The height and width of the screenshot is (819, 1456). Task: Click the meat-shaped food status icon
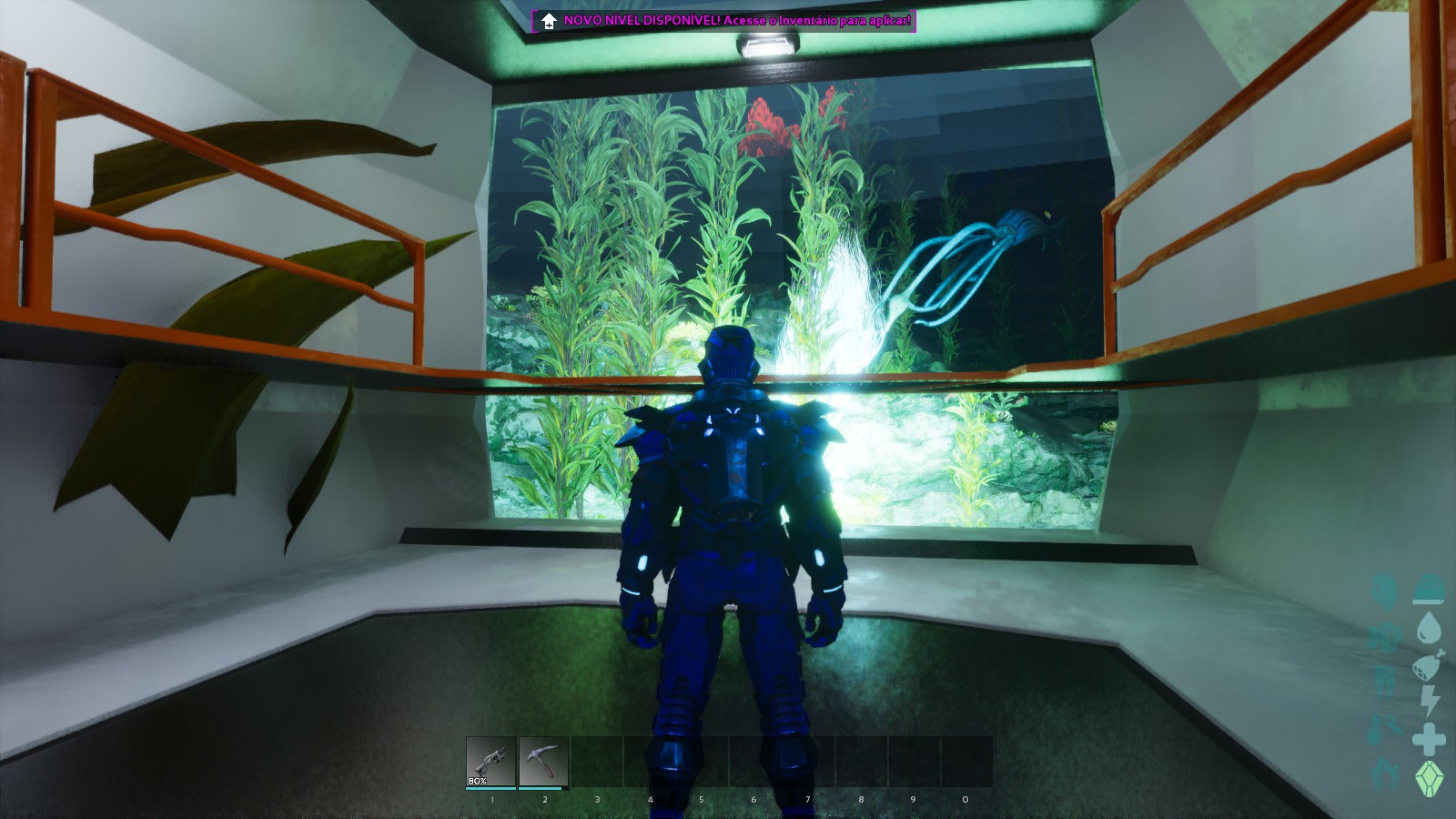[x=1427, y=666]
